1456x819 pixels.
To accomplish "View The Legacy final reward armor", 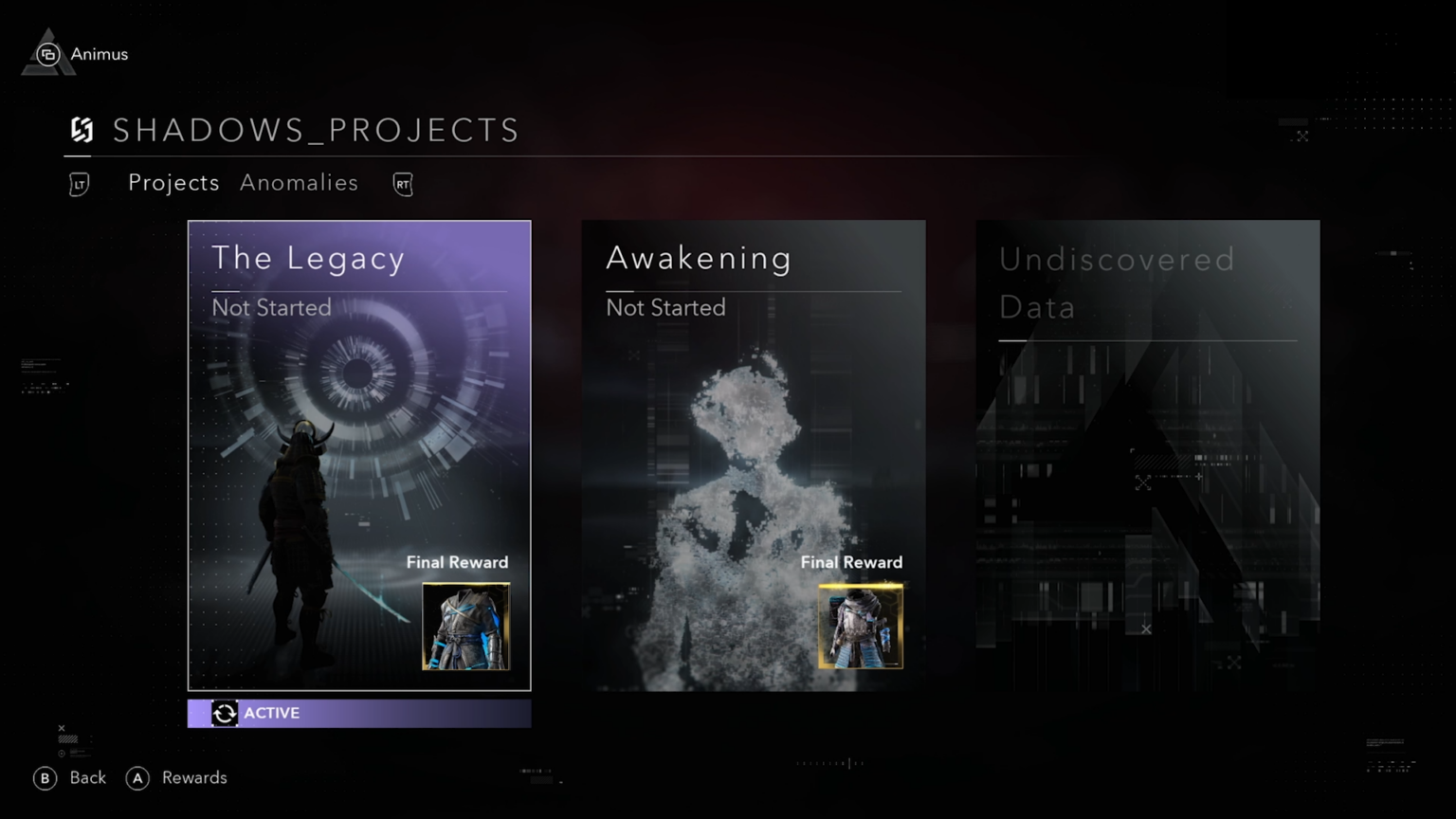I will [465, 627].
